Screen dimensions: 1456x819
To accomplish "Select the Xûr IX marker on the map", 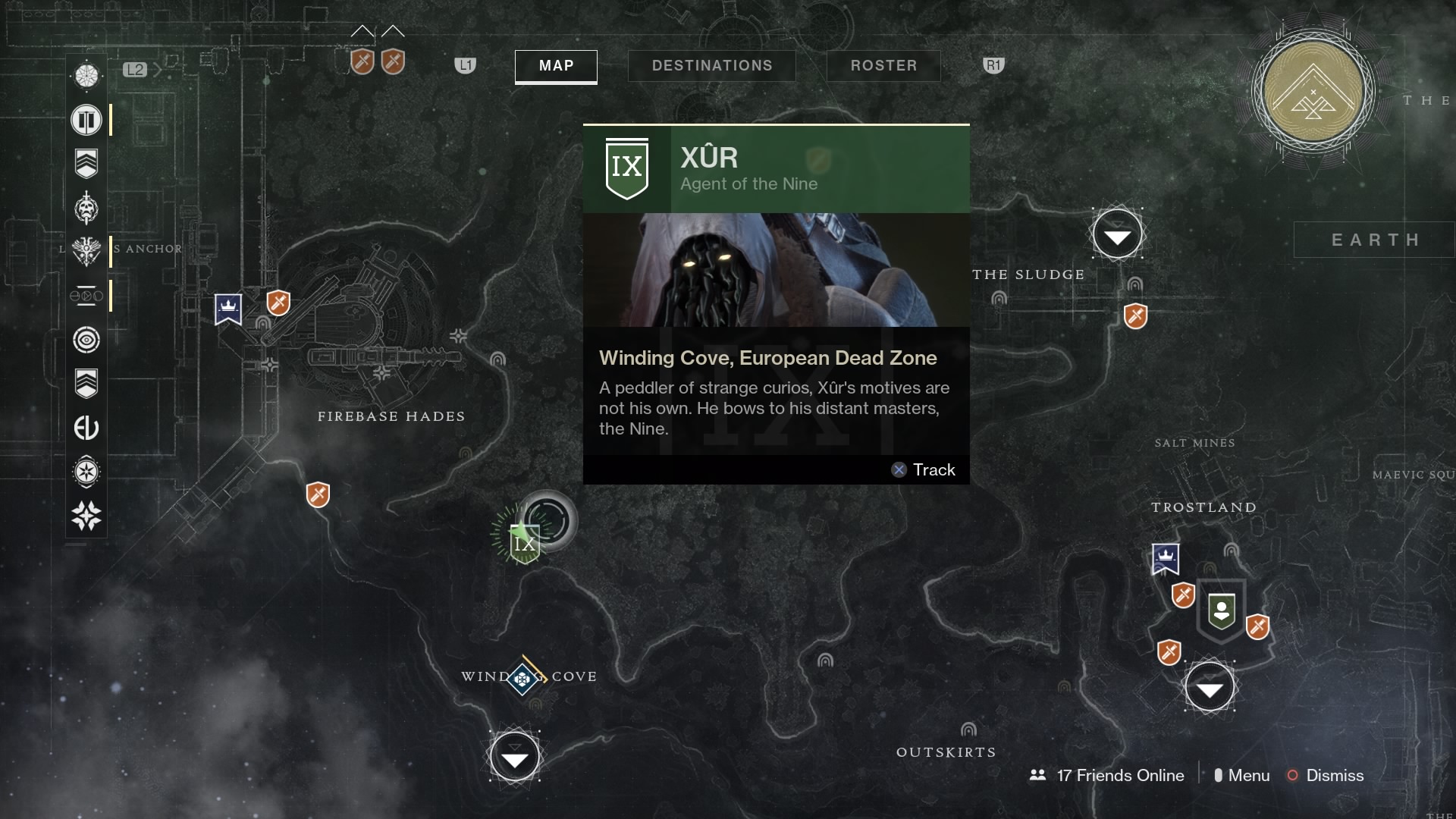I will click(524, 543).
